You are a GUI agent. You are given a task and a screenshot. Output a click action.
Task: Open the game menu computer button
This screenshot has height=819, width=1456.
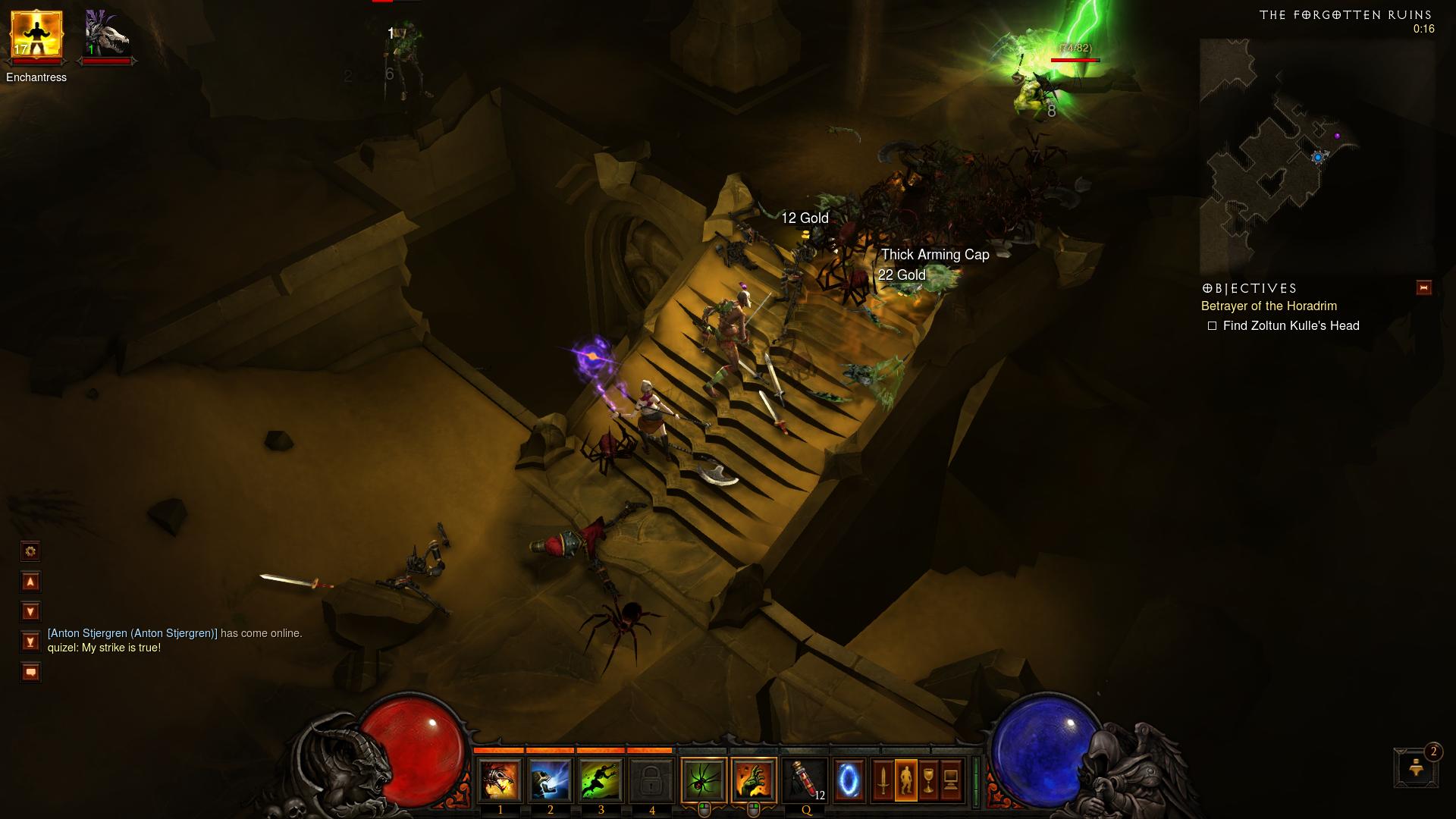click(x=952, y=780)
